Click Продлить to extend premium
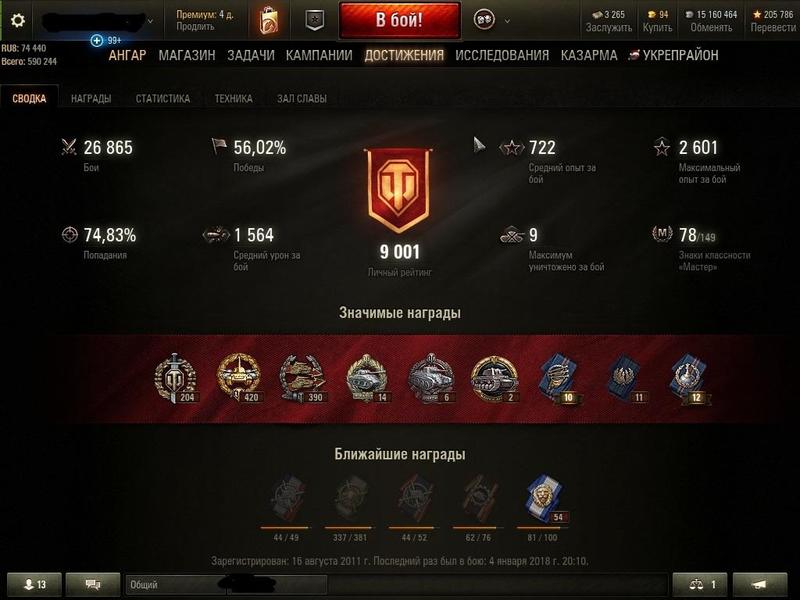 195,27
